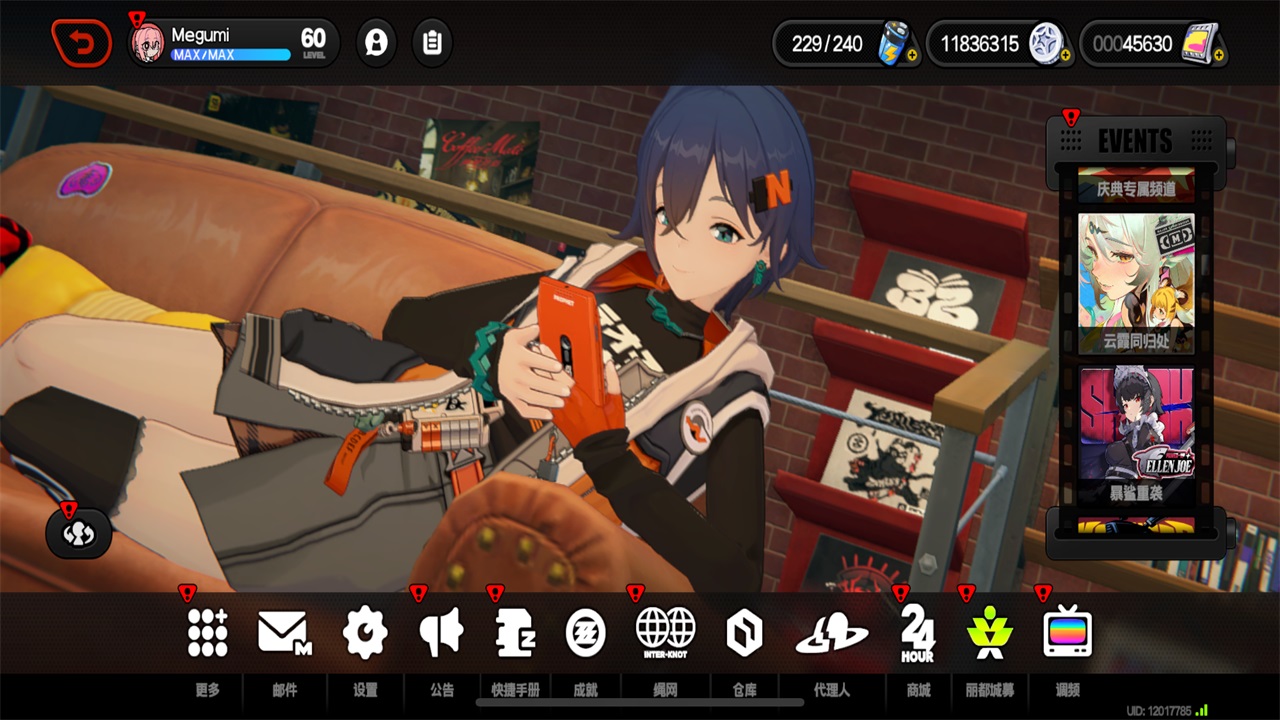Open the 24 Hour 商城 shop
The width and height of the screenshot is (1280, 720).
coord(917,633)
